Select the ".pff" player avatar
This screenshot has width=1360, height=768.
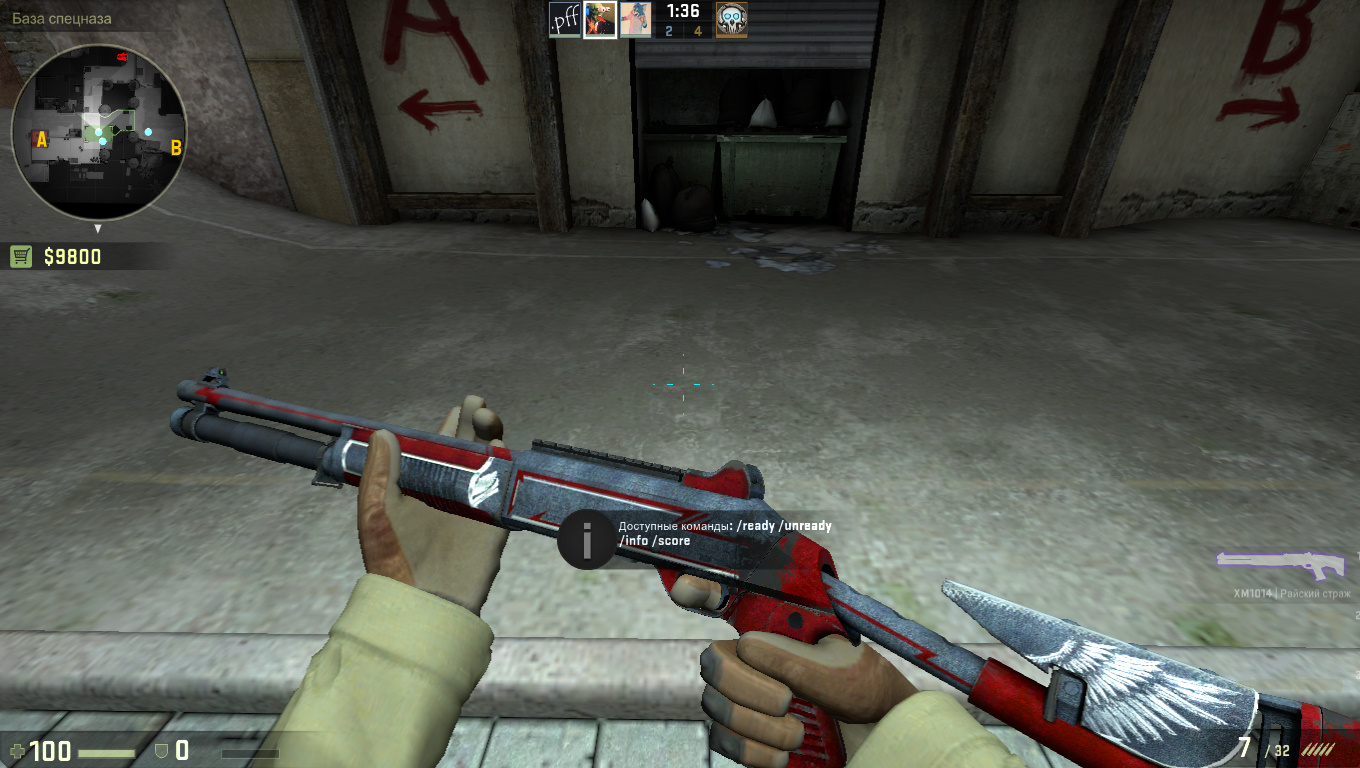pyautogui.click(x=565, y=20)
